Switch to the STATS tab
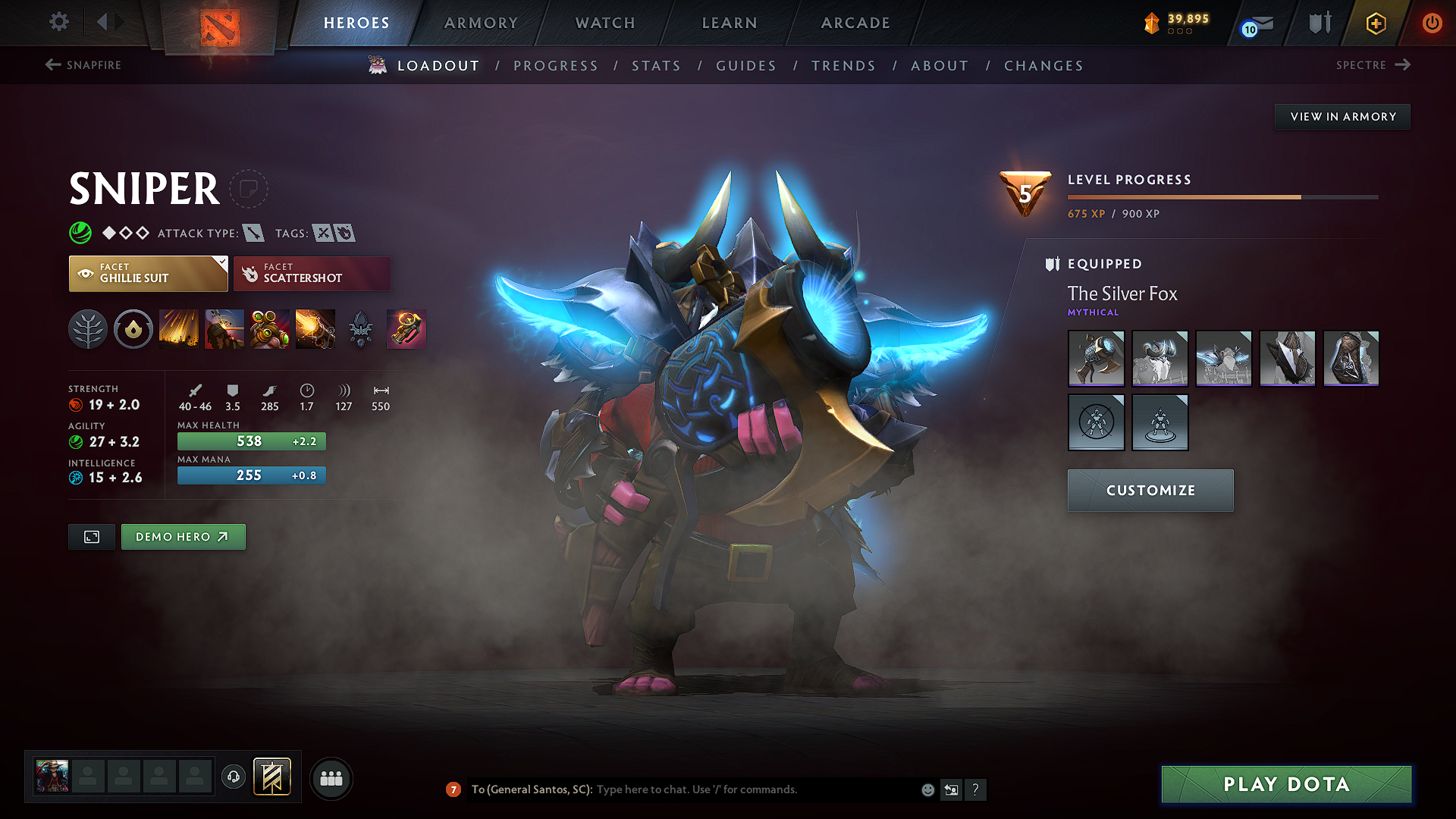Image resolution: width=1456 pixels, height=819 pixels. coord(657,66)
